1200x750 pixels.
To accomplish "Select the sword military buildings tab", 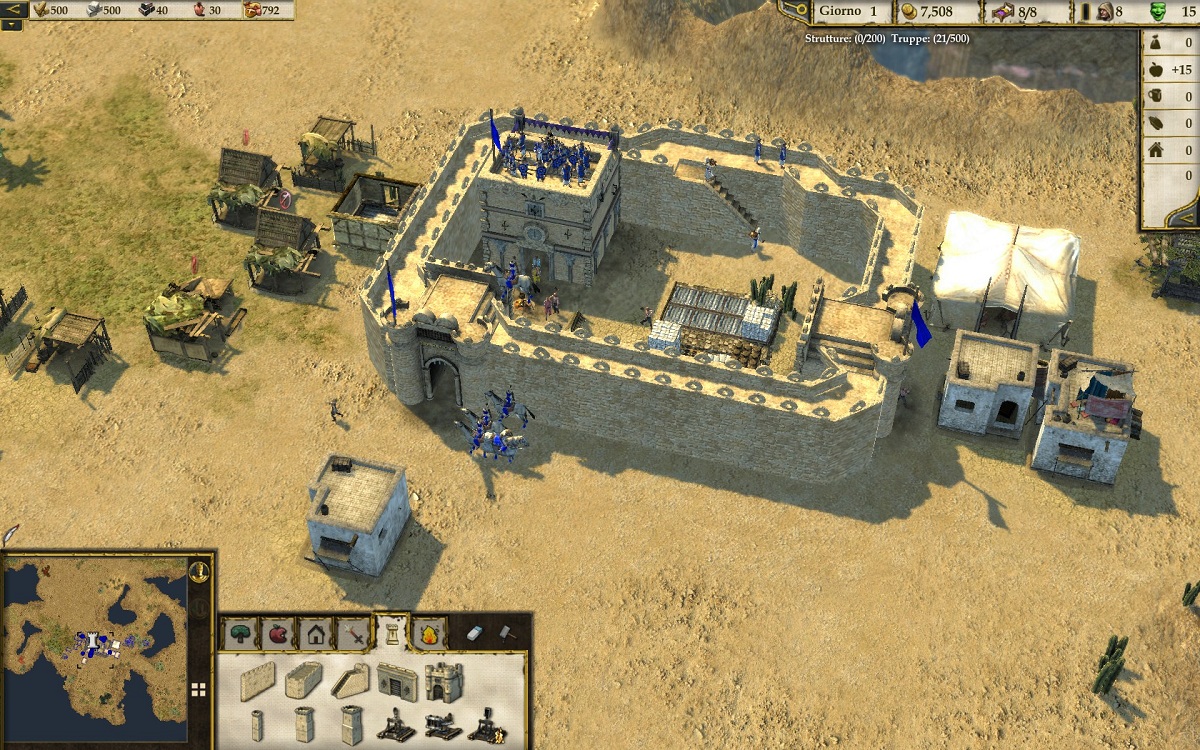I will click(x=354, y=633).
